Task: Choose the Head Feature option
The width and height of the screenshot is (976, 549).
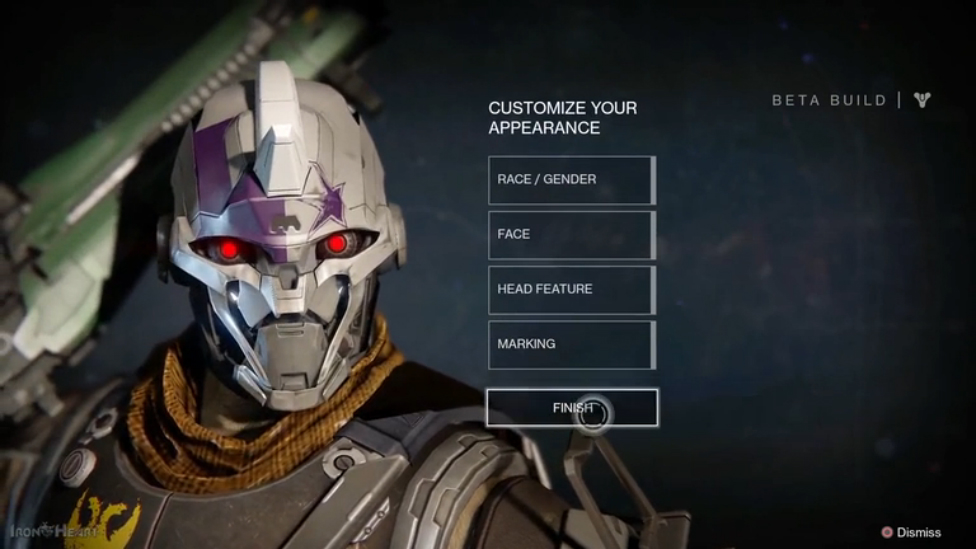Action: click(x=571, y=290)
